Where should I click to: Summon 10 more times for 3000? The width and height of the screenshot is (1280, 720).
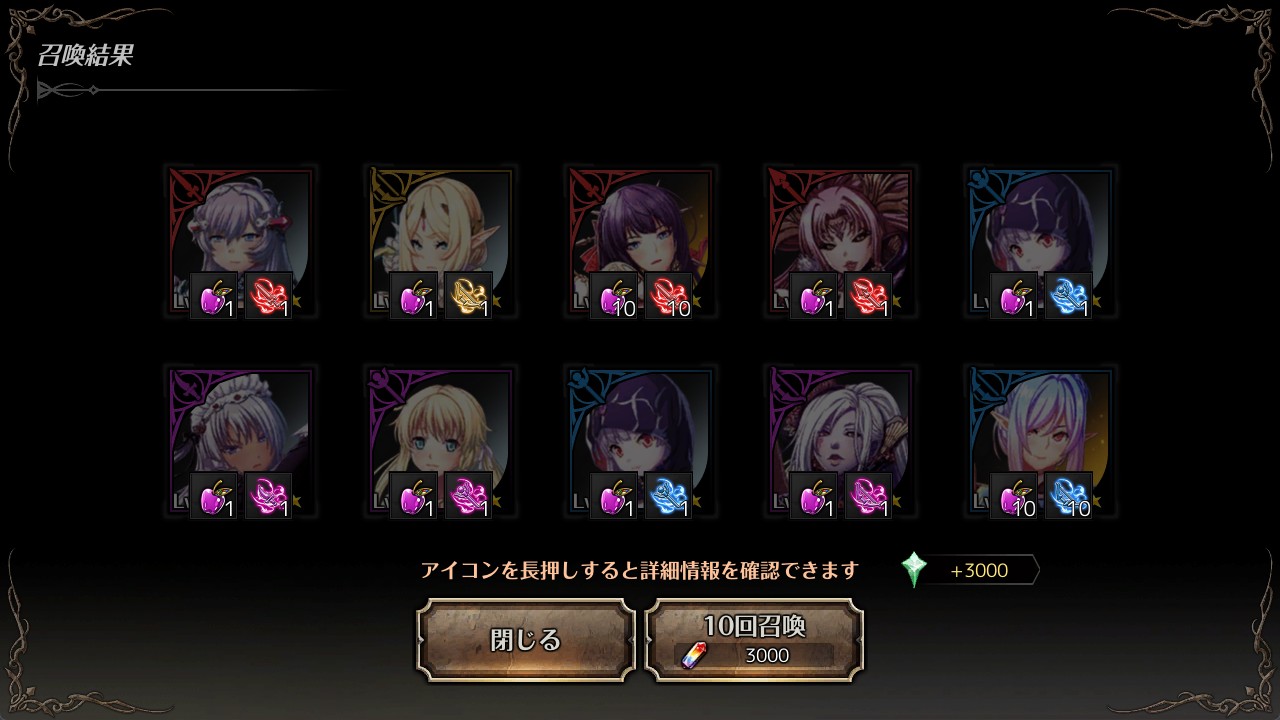(754, 640)
